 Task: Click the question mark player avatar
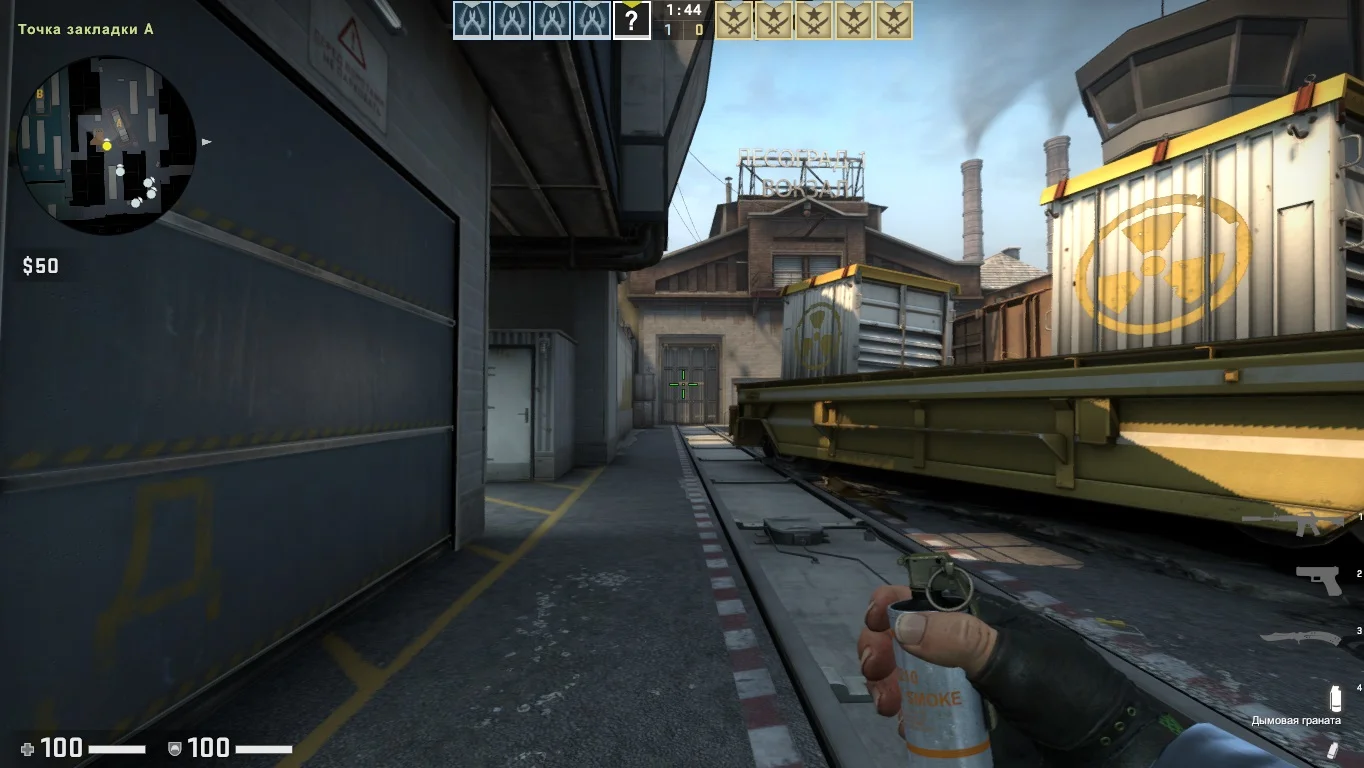pyautogui.click(x=631, y=20)
